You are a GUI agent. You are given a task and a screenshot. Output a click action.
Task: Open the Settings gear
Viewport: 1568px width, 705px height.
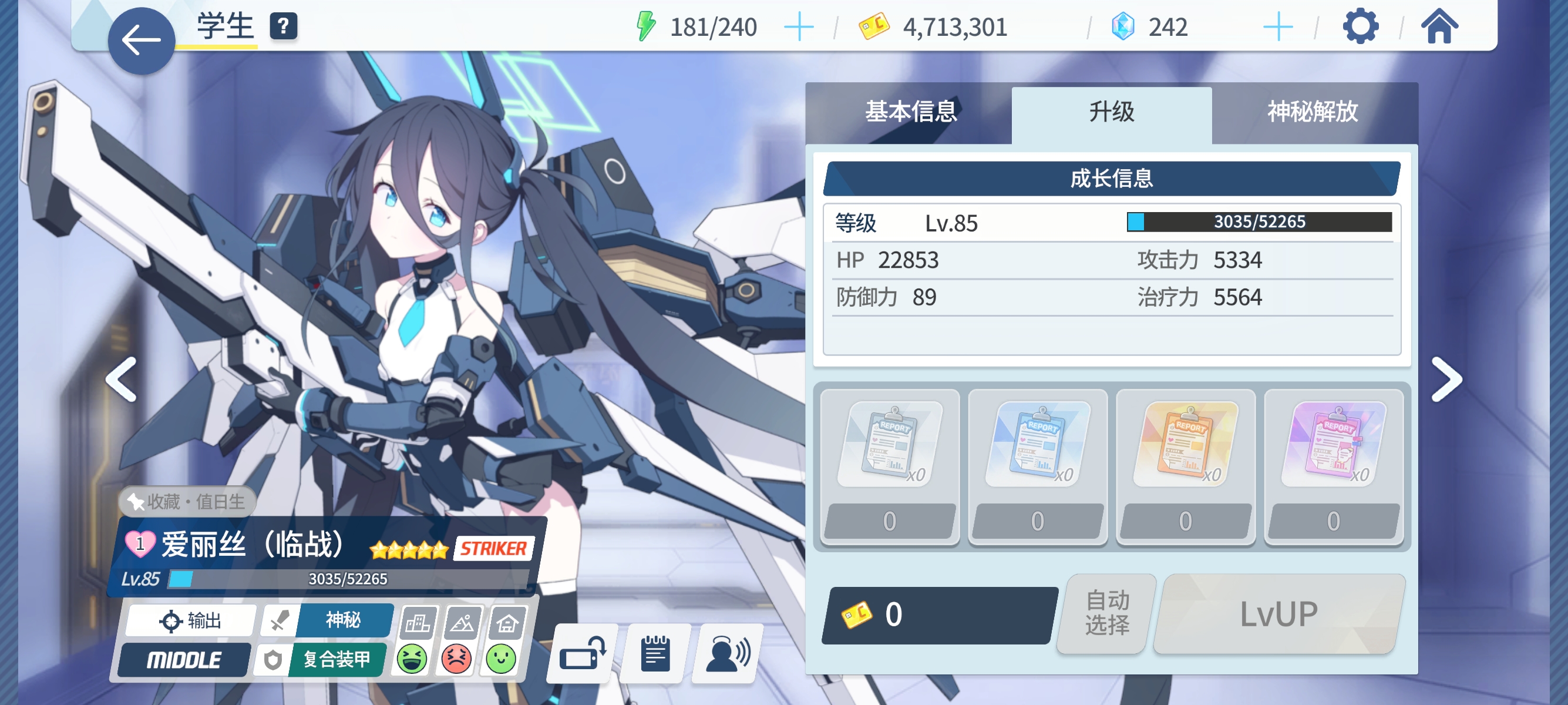click(1360, 26)
